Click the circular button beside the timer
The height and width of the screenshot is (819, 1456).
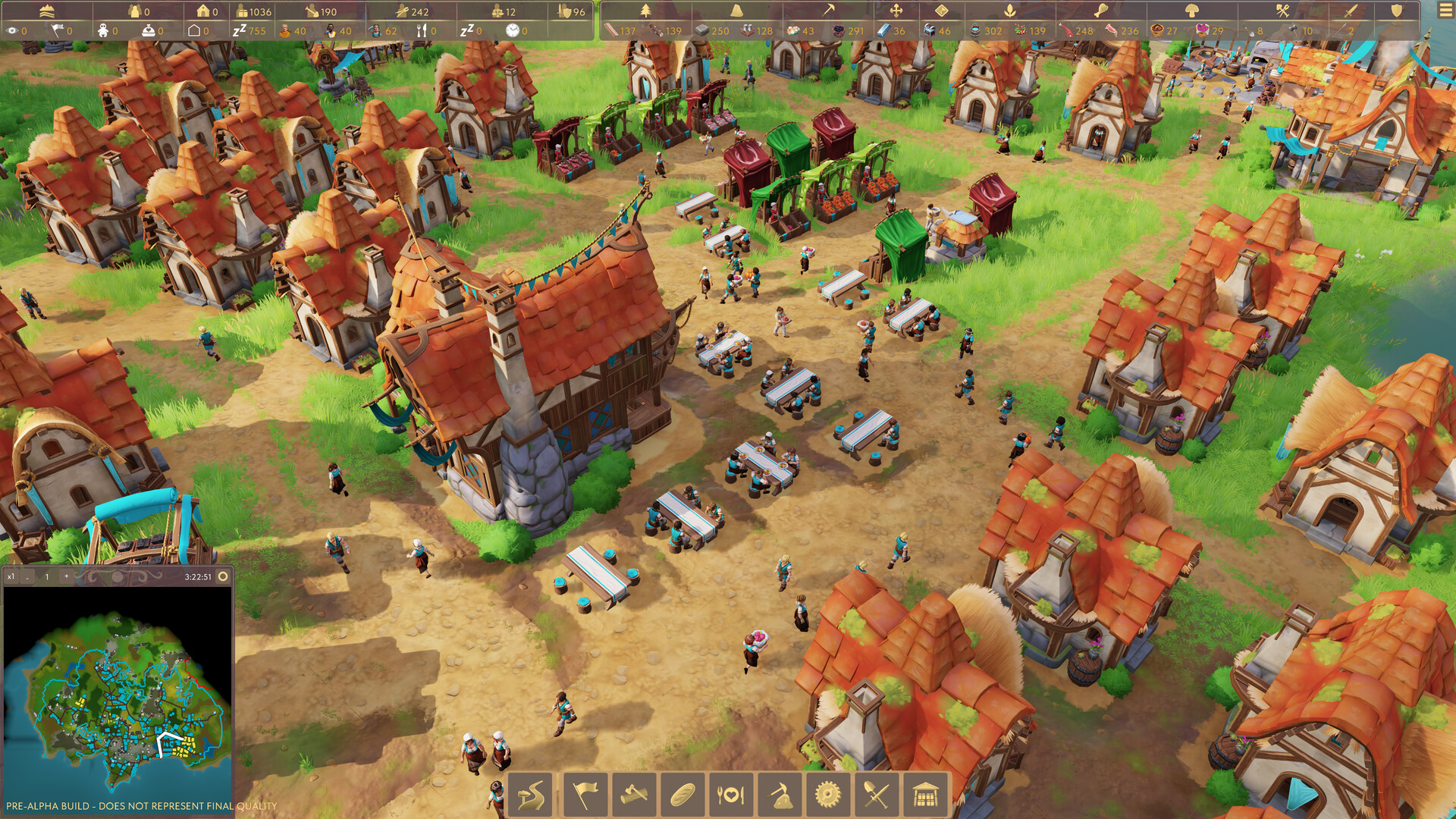pyautogui.click(x=223, y=576)
